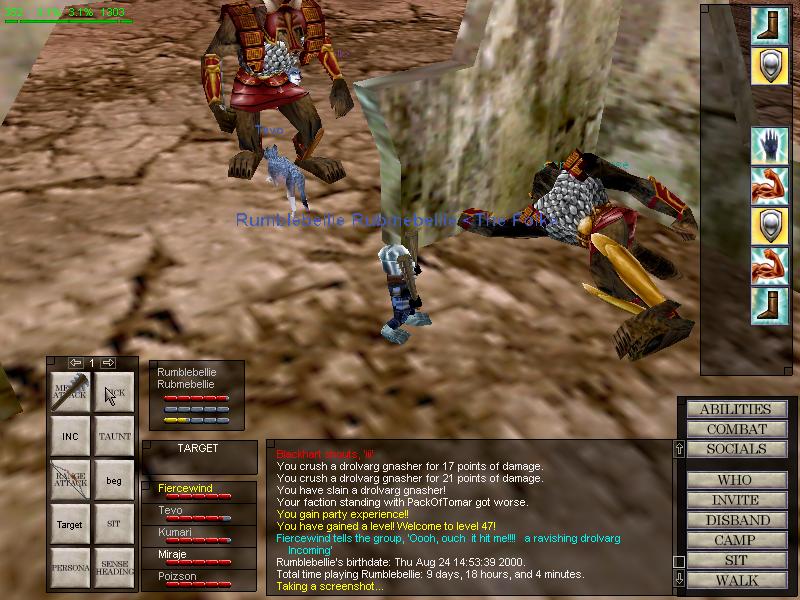Disband the group
This screenshot has height=600, width=800.
pyautogui.click(x=735, y=520)
